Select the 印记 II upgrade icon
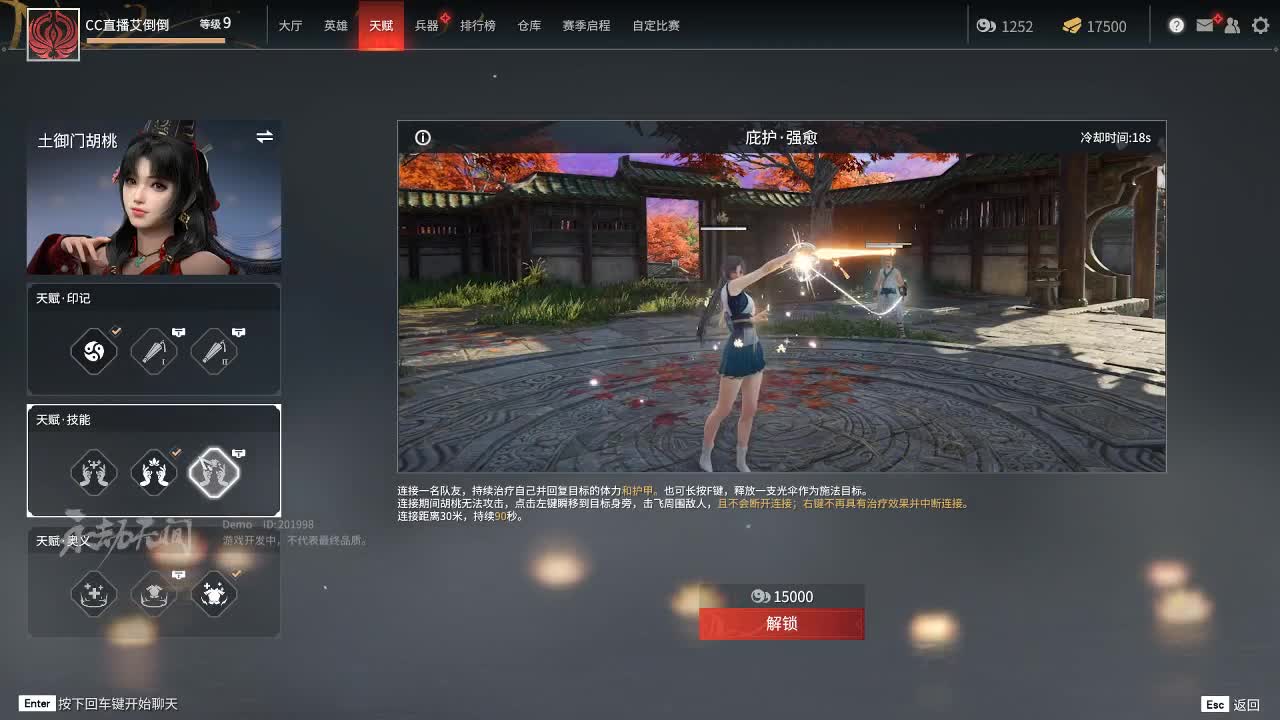 214,350
